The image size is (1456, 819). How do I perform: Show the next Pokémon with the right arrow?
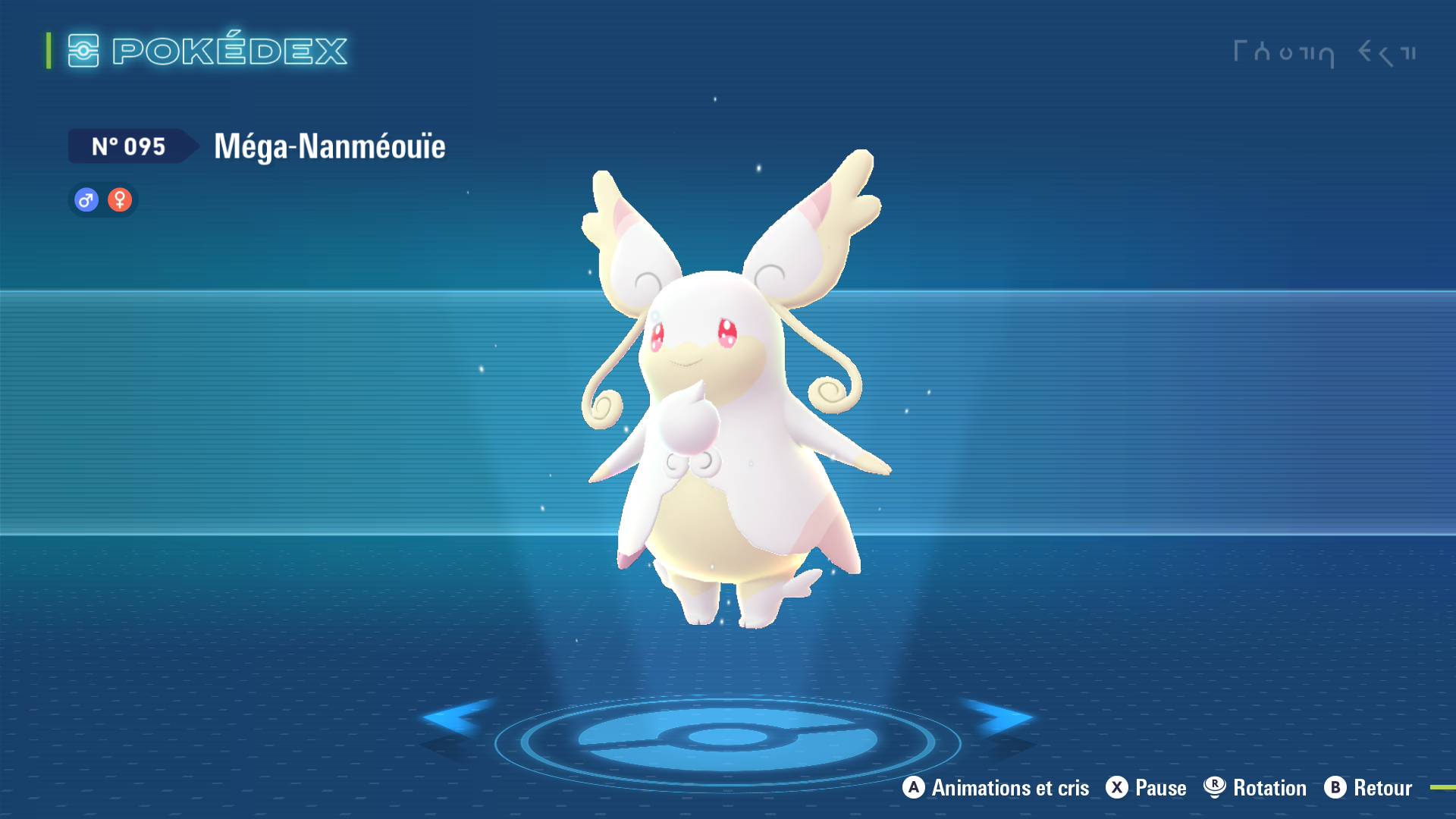pos(999,717)
